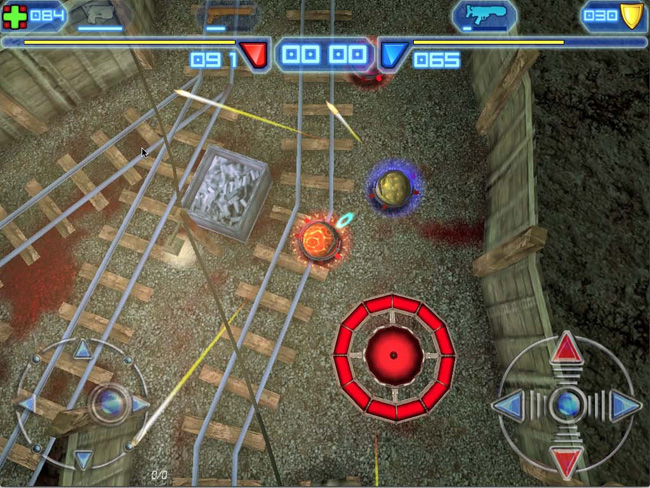This screenshot has width=650, height=488.
Task: Tap the left joystick's left arrow
Action: click(28, 404)
